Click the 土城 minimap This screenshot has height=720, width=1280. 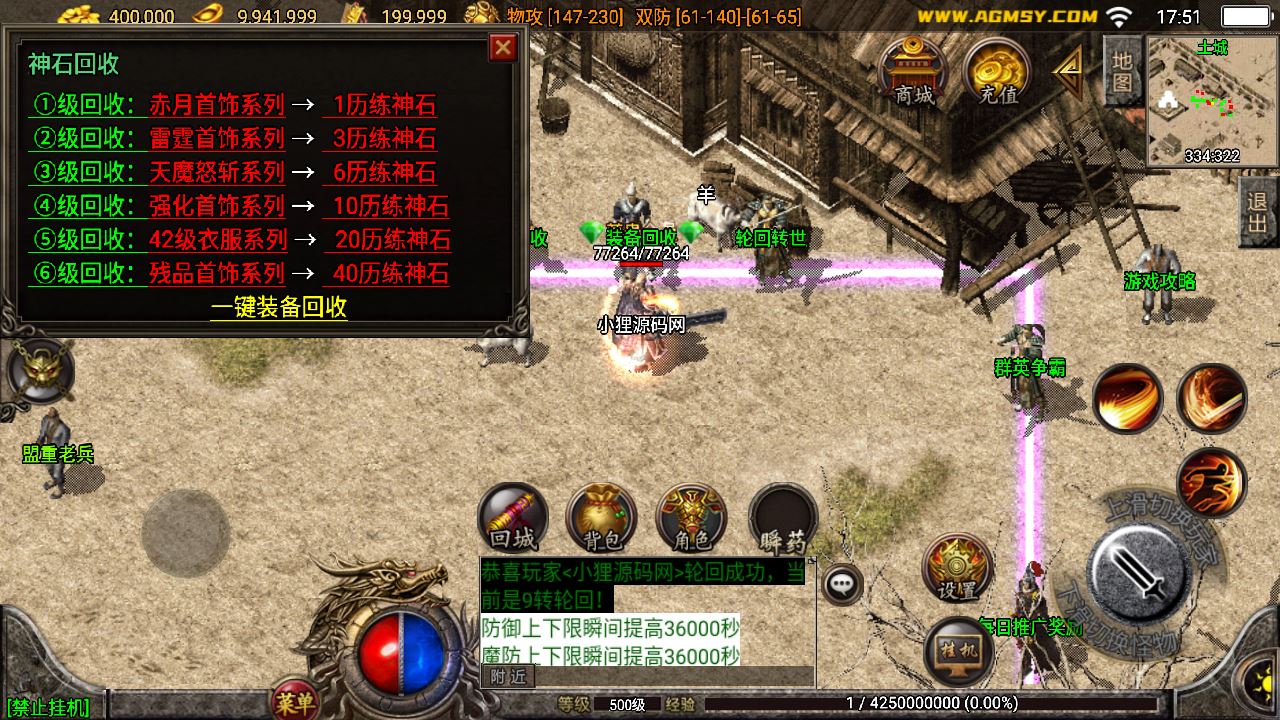[x=1211, y=101]
